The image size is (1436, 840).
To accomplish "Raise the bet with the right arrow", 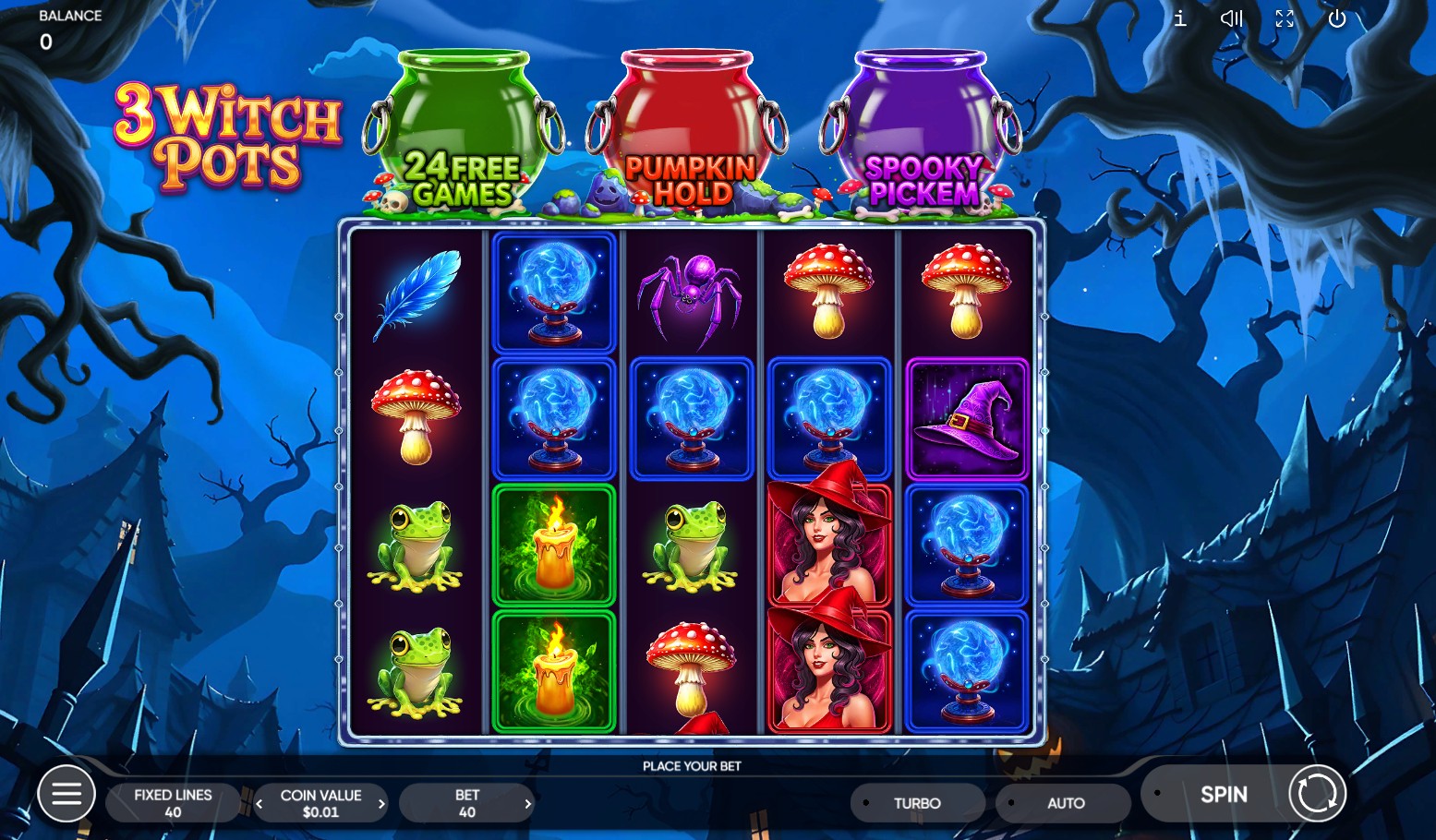I will [526, 802].
